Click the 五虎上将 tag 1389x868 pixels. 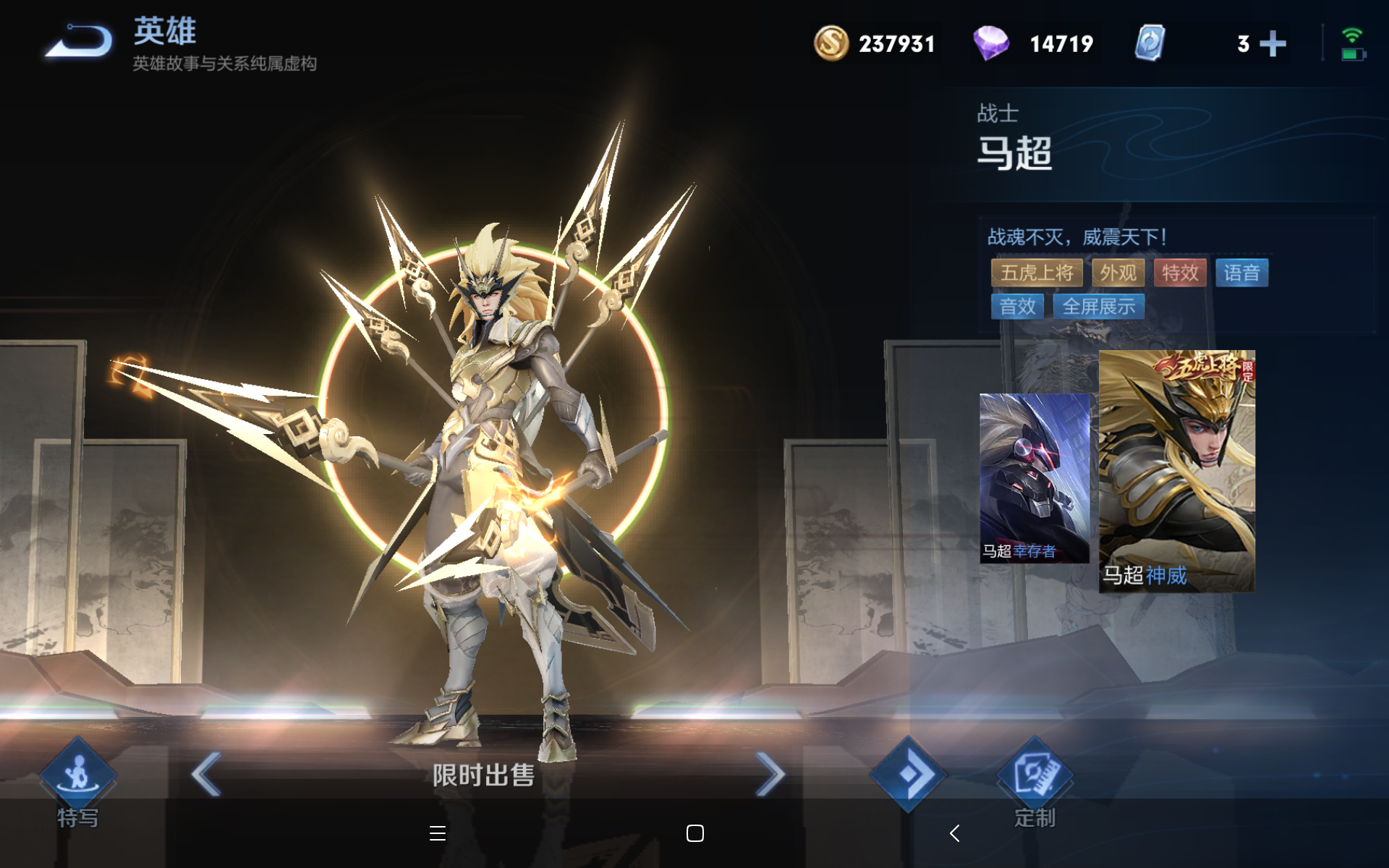[x=1037, y=273]
